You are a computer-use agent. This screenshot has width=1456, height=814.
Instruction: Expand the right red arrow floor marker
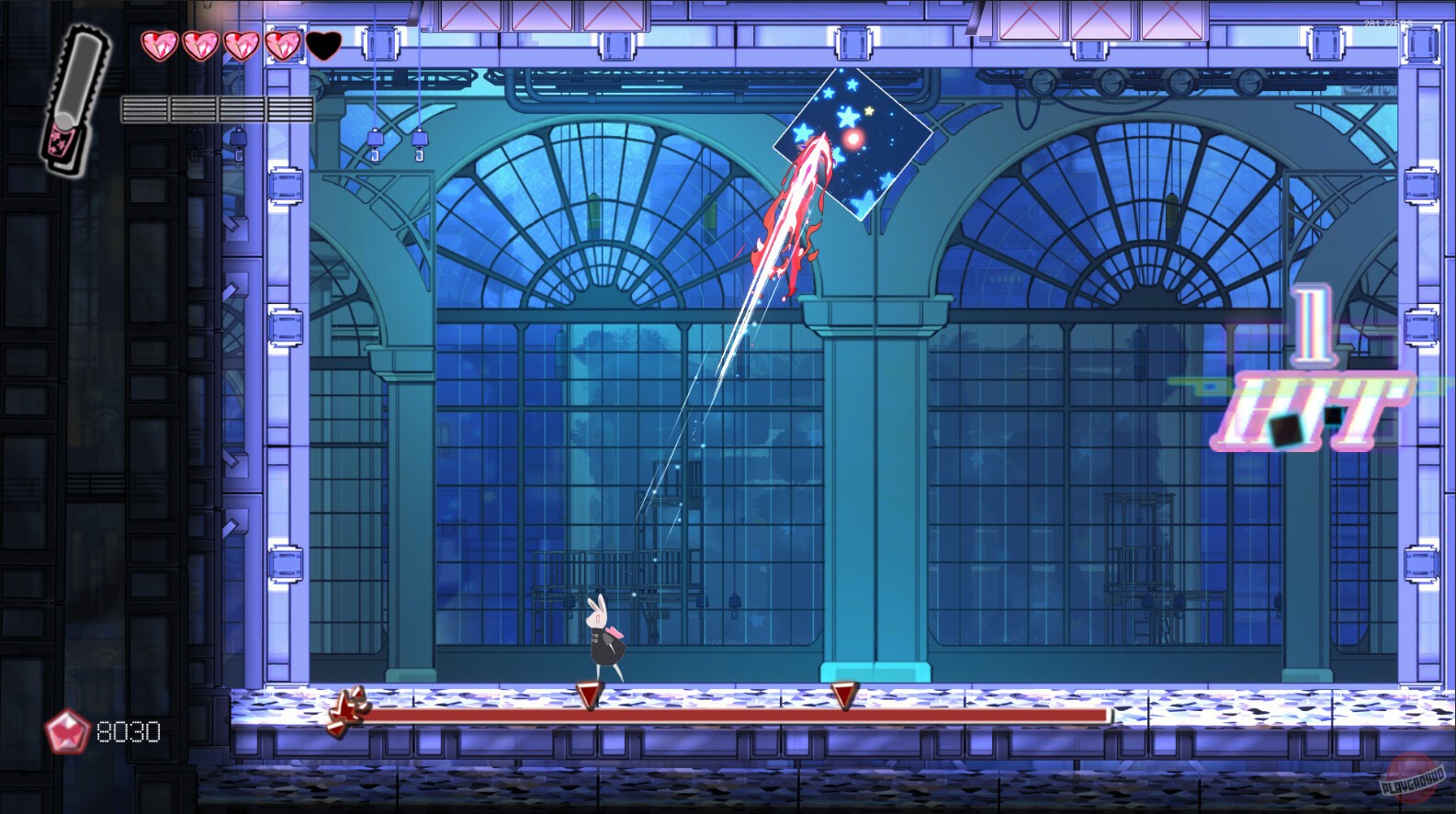(x=844, y=695)
